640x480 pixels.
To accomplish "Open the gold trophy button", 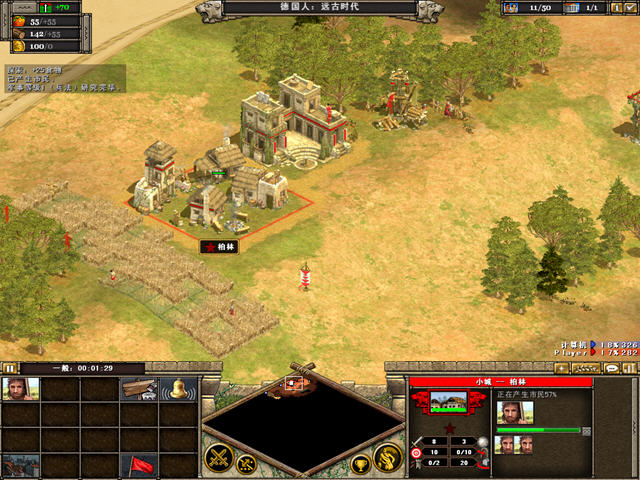I will (361, 464).
